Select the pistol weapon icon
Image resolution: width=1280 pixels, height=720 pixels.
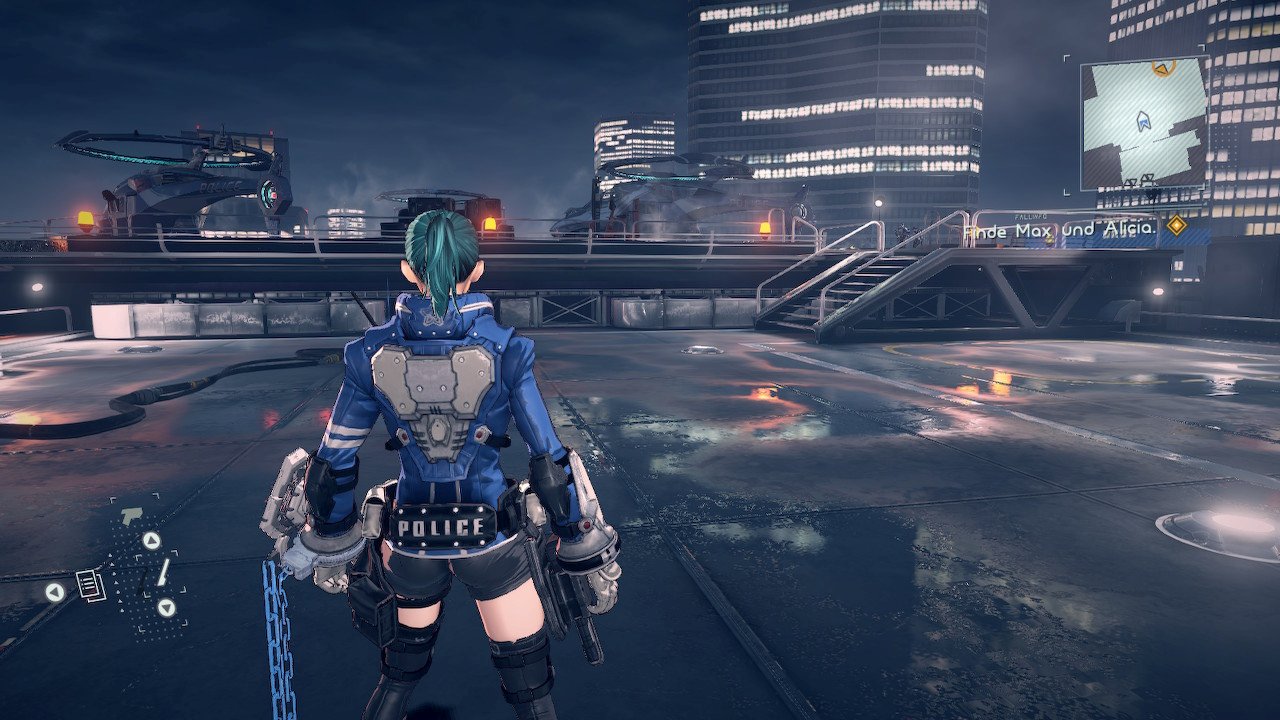pos(130,516)
